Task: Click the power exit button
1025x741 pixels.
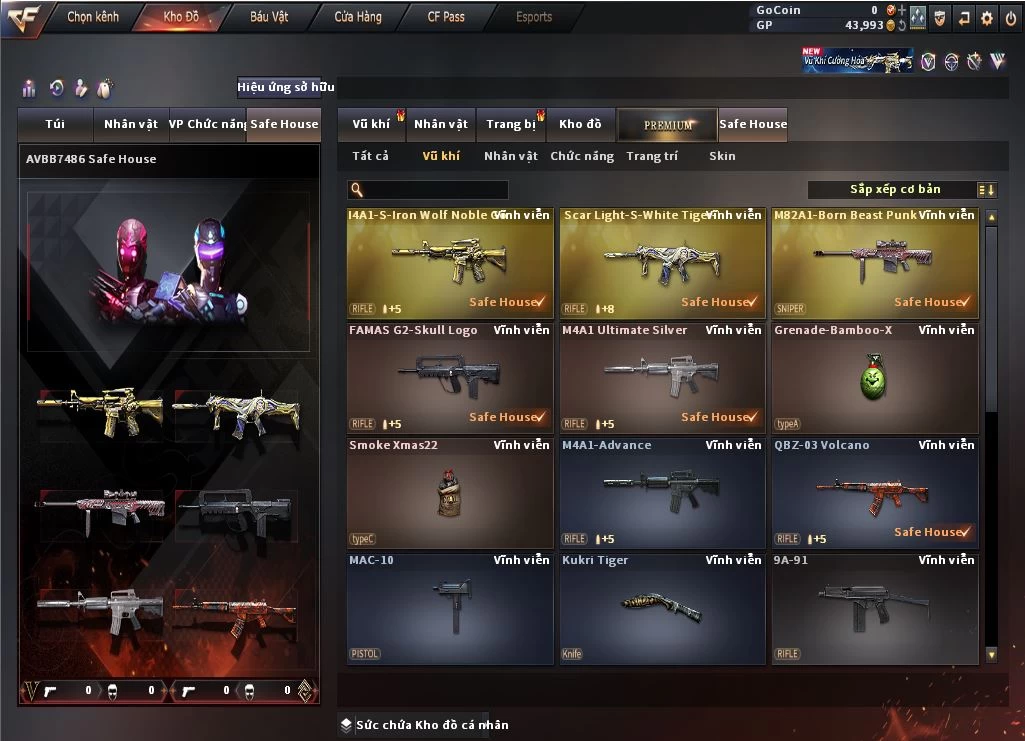Action: pos(1010,18)
